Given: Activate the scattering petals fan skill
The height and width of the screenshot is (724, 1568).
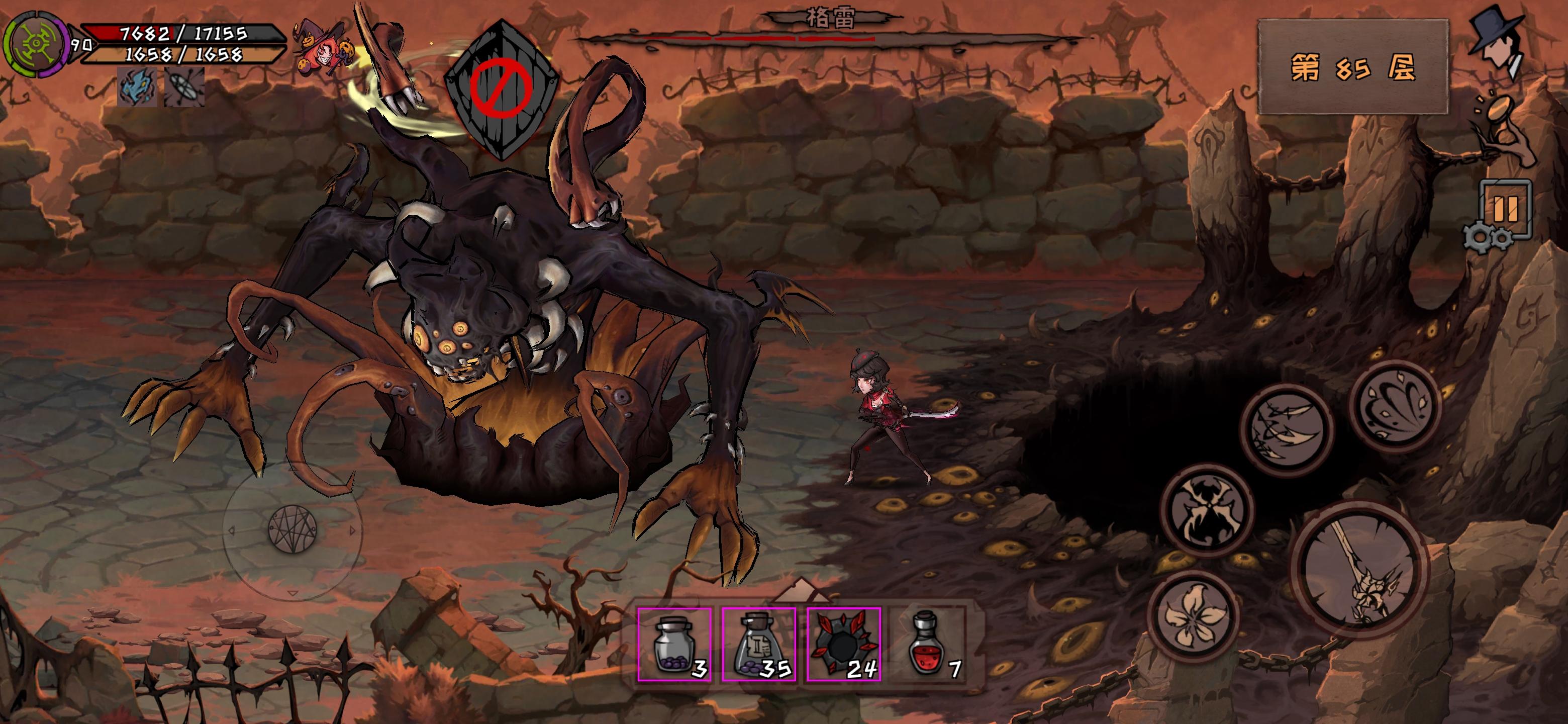Looking at the screenshot, I should [1394, 405].
